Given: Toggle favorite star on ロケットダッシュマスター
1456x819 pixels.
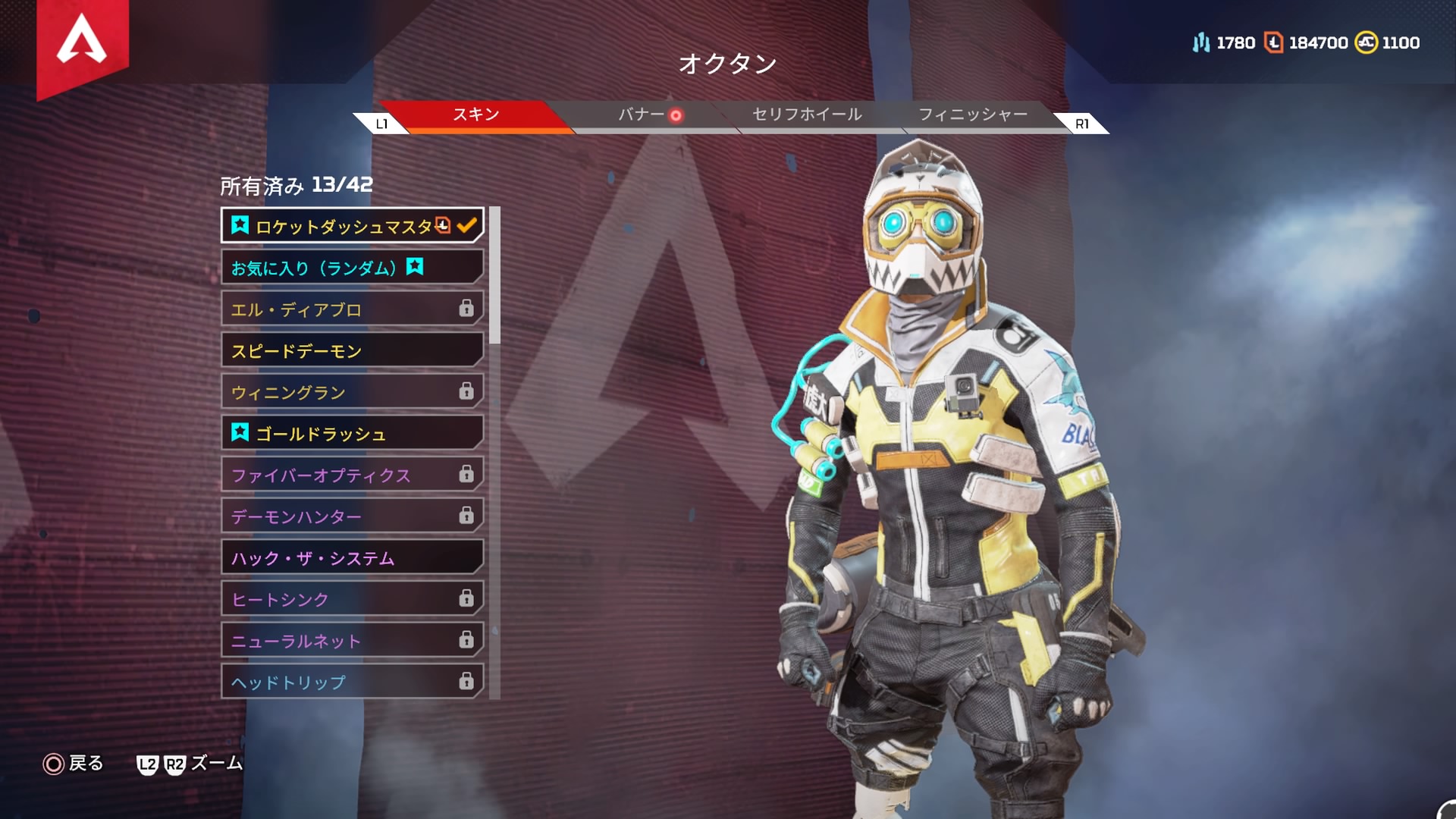Looking at the screenshot, I should coord(240,224).
